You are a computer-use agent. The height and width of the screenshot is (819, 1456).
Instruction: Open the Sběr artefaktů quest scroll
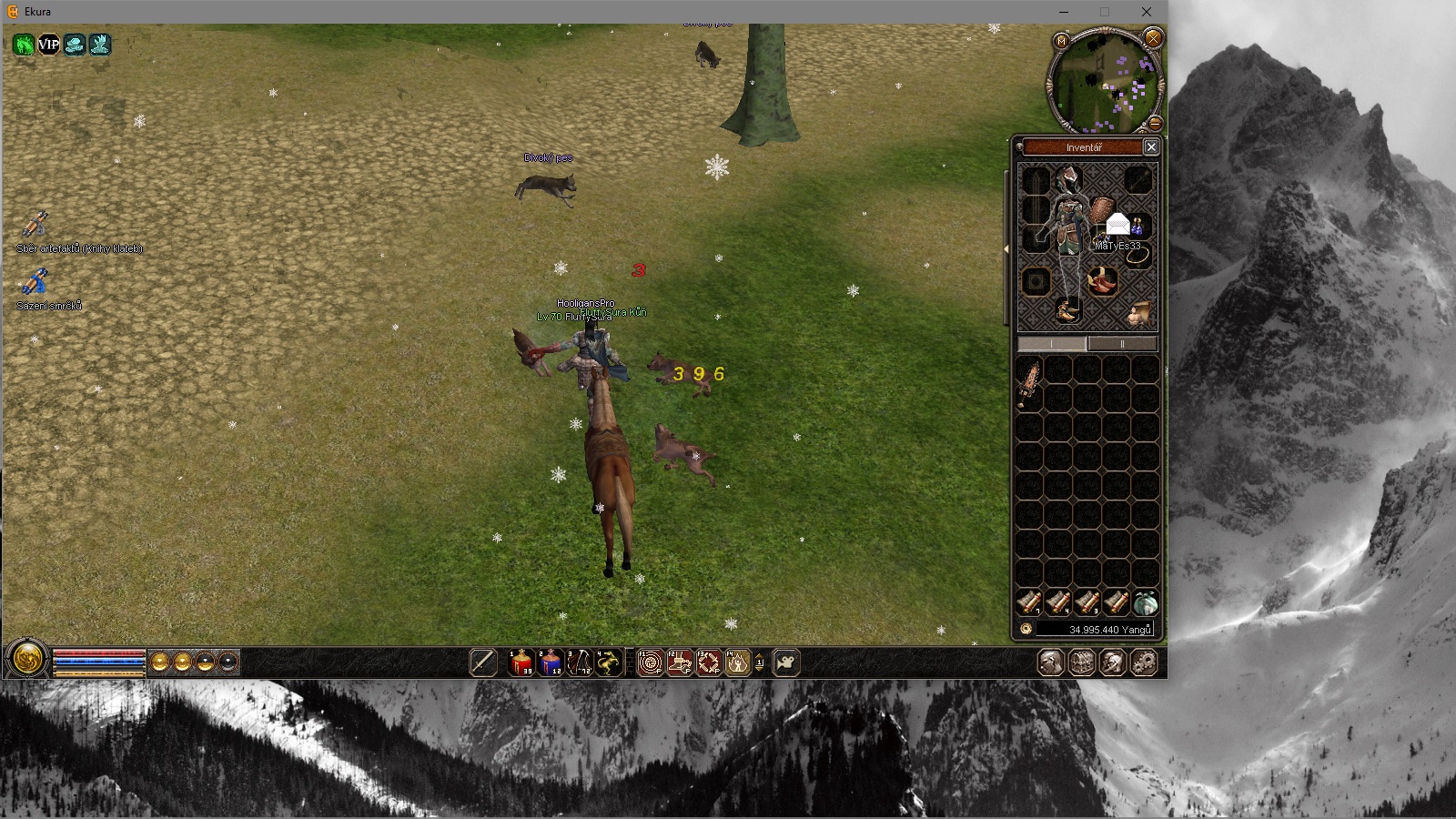35,225
